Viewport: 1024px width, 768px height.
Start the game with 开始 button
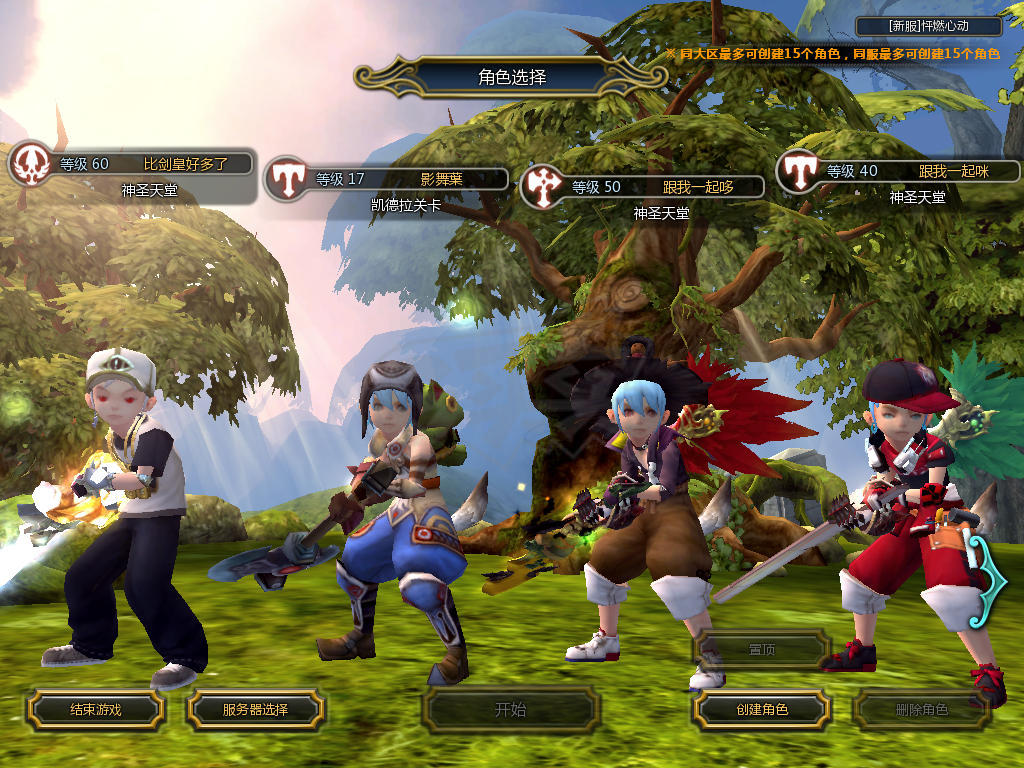pyautogui.click(x=510, y=710)
